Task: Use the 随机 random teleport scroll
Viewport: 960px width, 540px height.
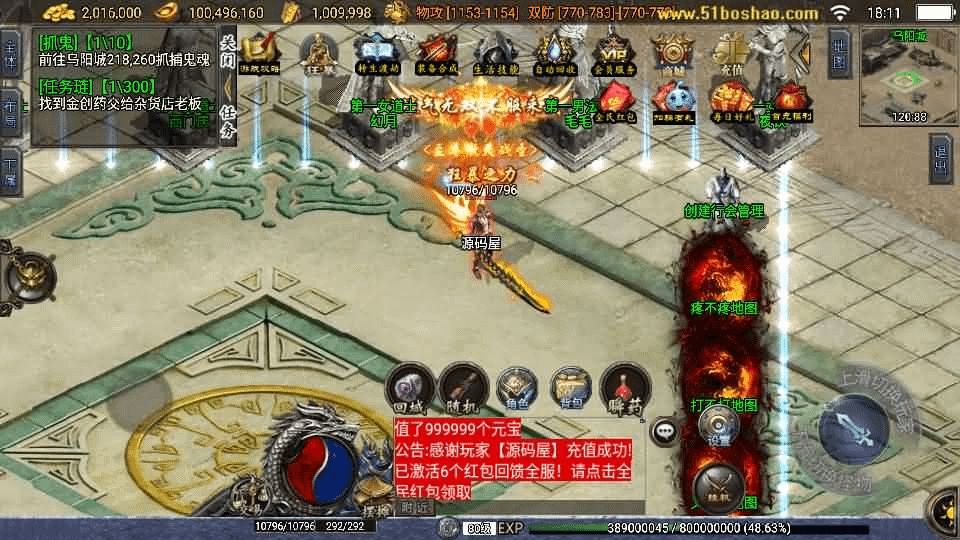Action: click(x=465, y=388)
